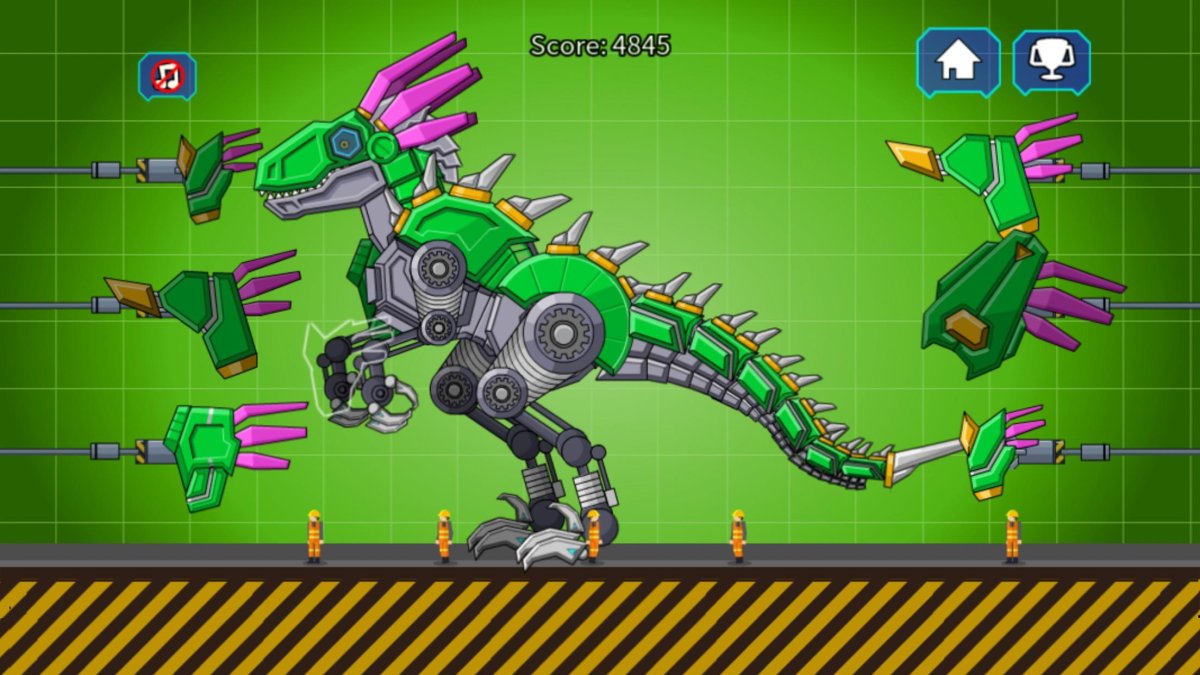1200x675 pixels.
Task: Go to the home screen
Action: [958, 62]
